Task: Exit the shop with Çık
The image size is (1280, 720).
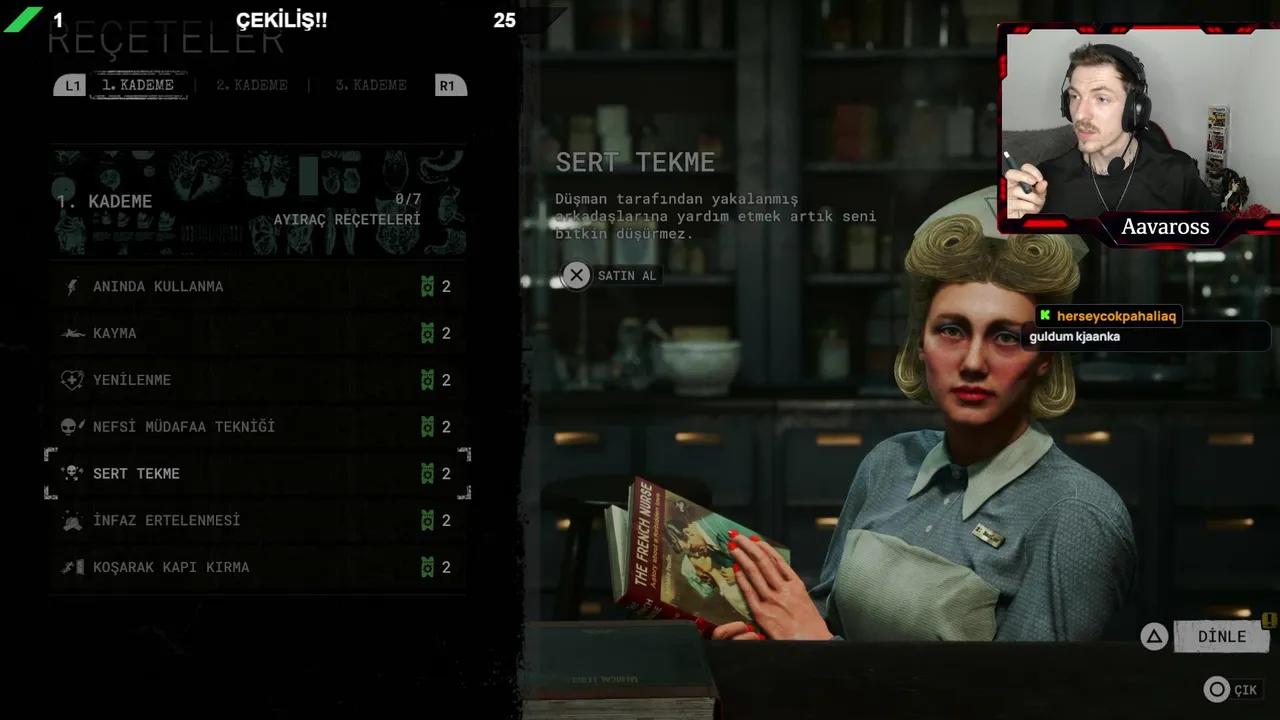Action: coord(1232,689)
